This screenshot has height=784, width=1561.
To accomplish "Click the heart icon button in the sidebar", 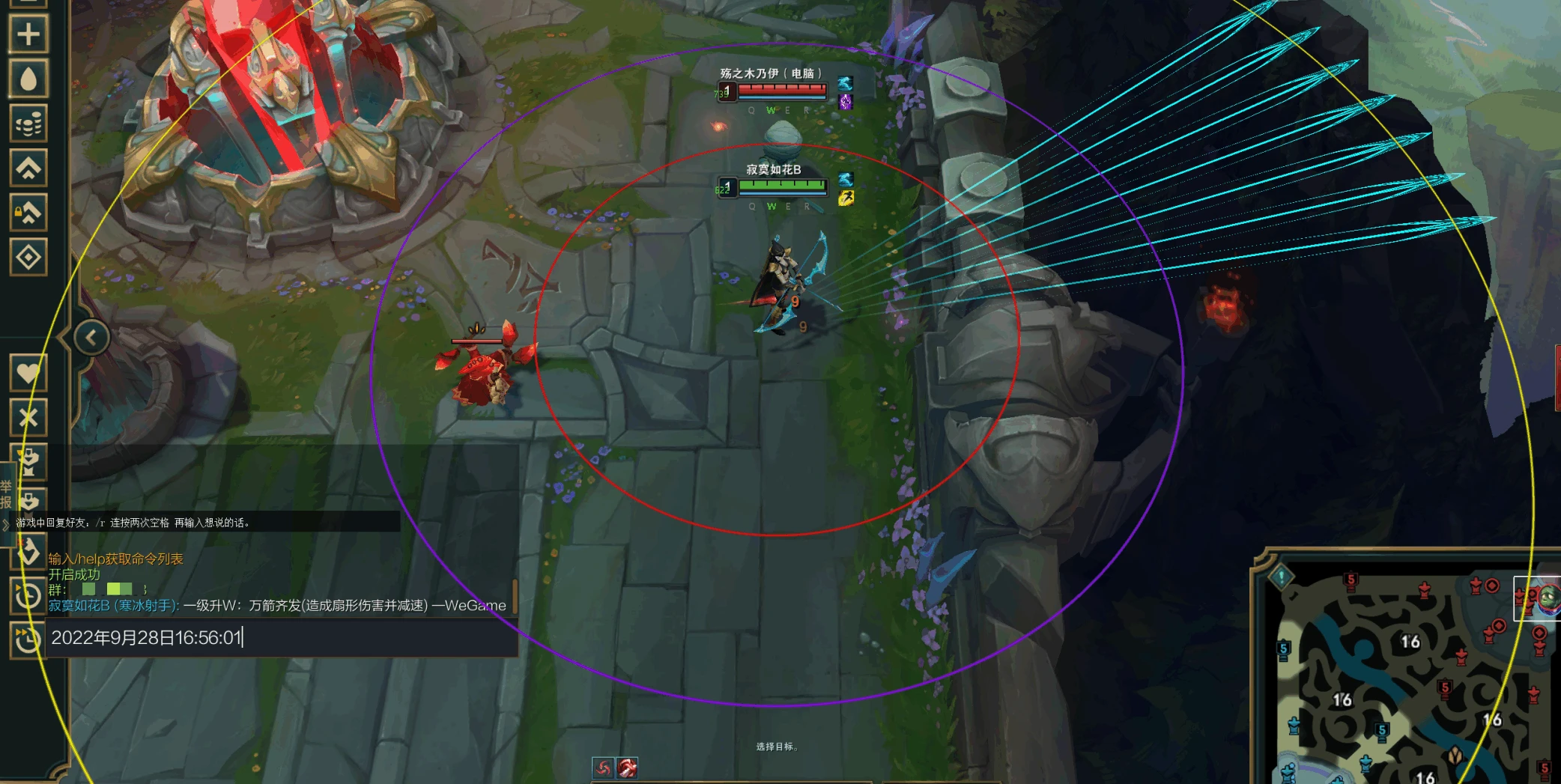I will [28, 372].
